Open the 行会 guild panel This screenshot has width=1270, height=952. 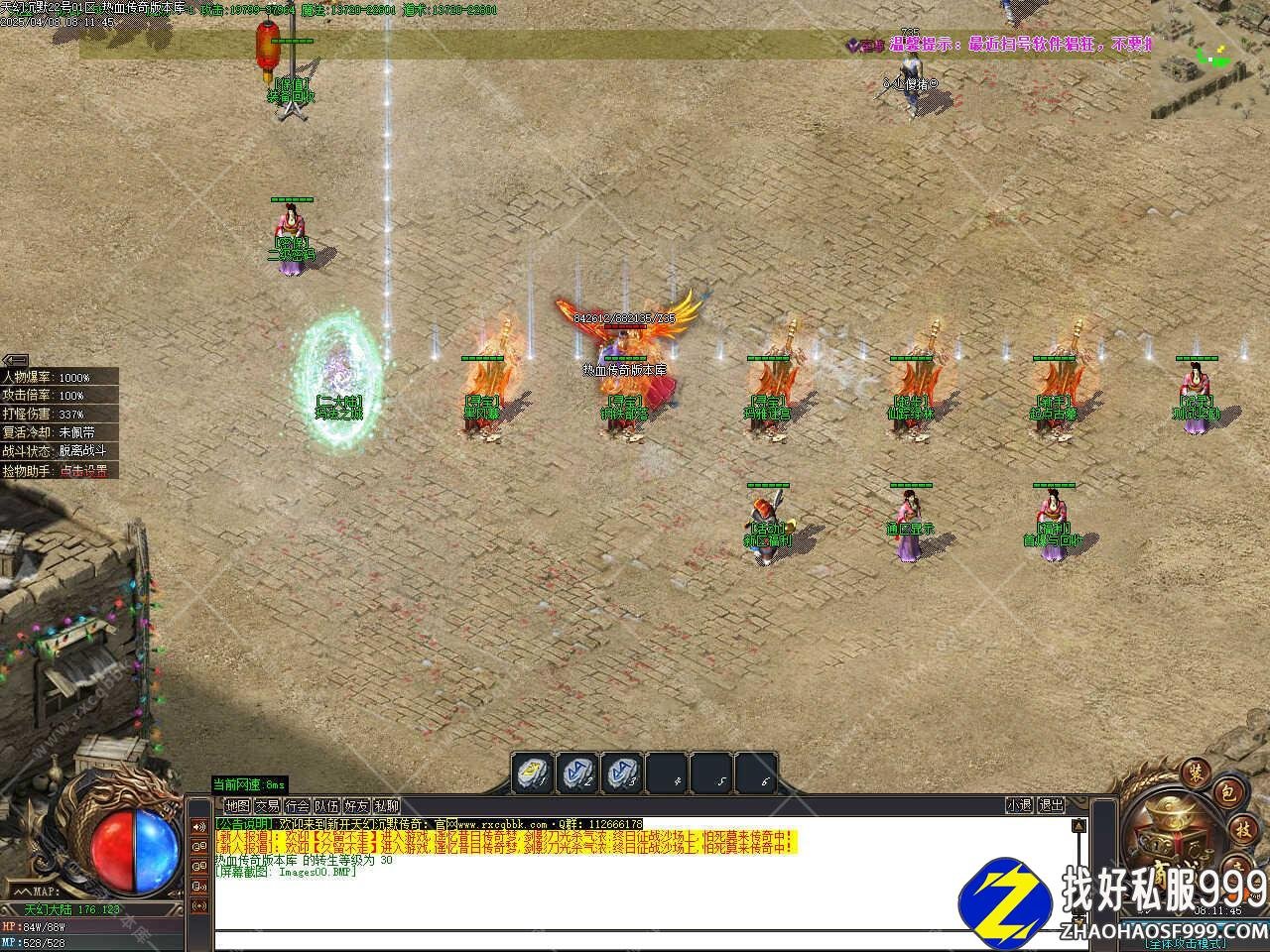tap(297, 806)
